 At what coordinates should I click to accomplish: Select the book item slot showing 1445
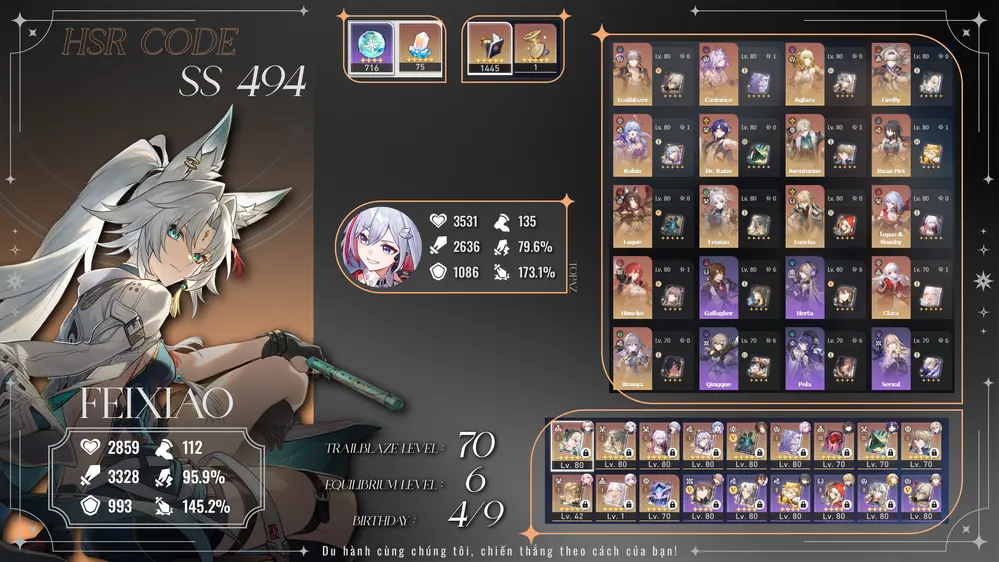pyautogui.click(x=489, y=47)
